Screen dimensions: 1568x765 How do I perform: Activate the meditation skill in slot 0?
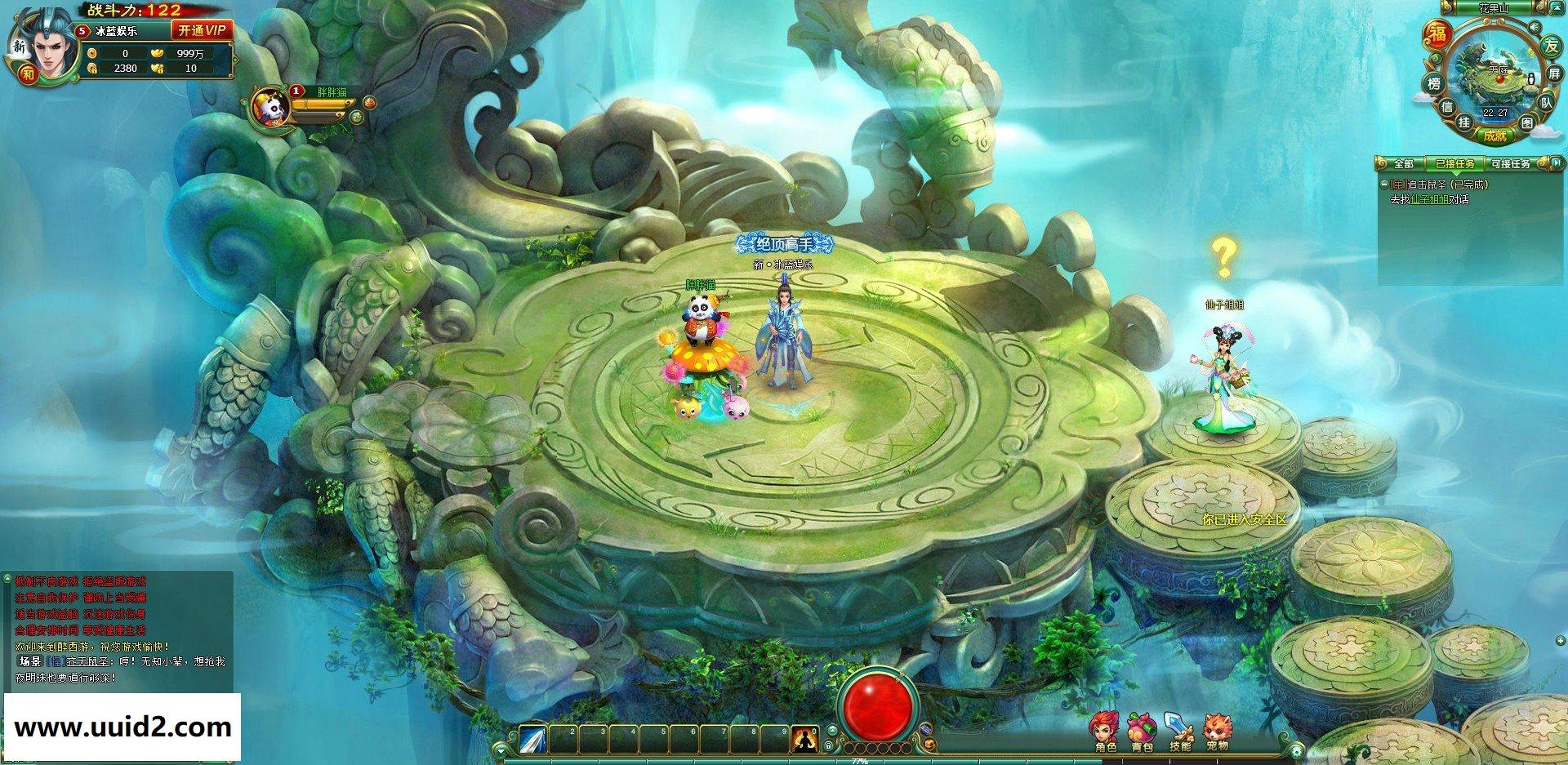804,740
